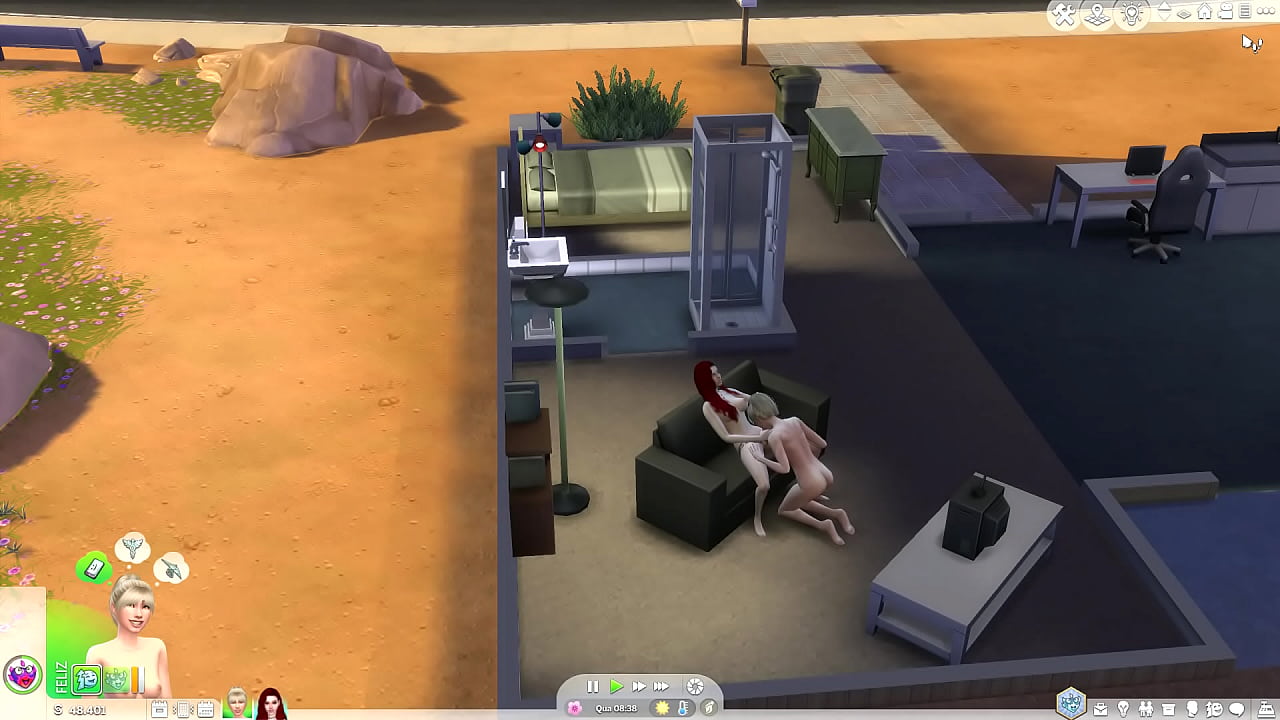
Task: Start video capture with the camera icon
Action: click(1225, 12)
